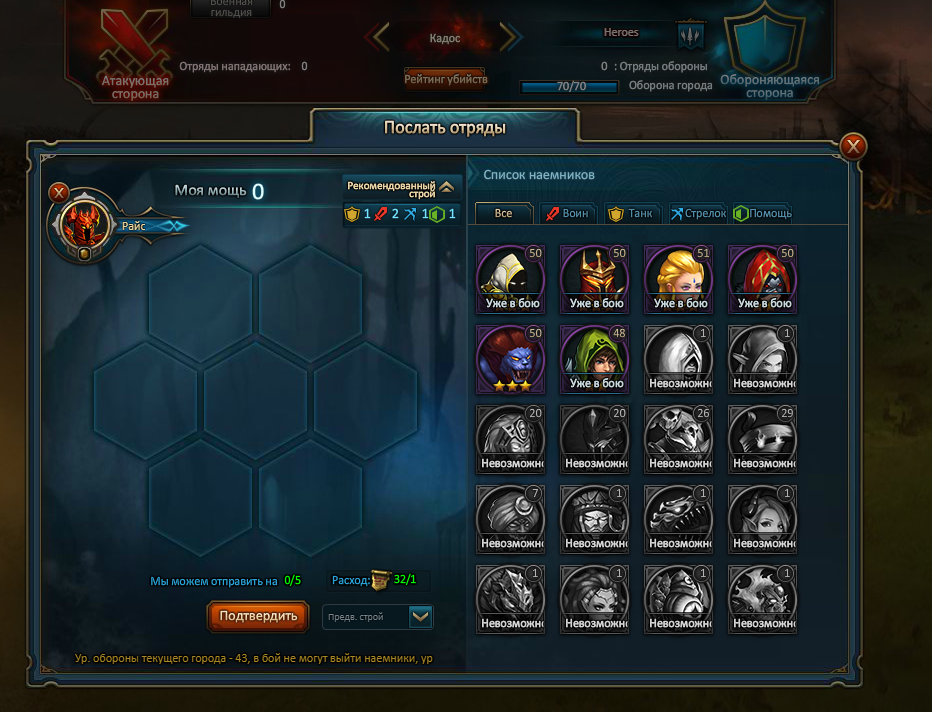Choose the green-hooded level 48 mercenary
Screen dimensions: 932x712
point(596,358)
